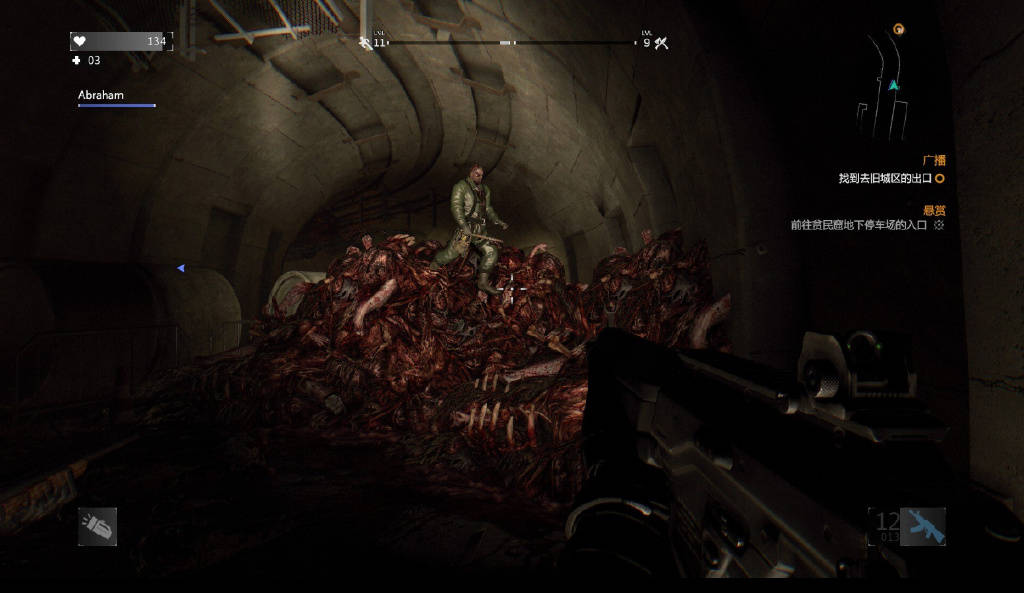The image size is (1024, 593).
Task: Click the orange objective marker on minimap
Action: (898, 30)
